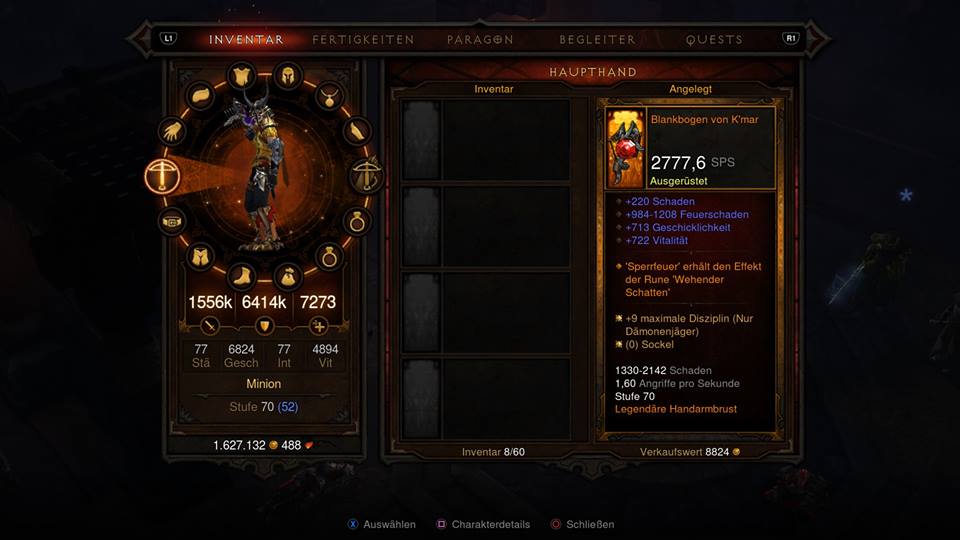The height and width of the screenshot is (540, 960).
Task: Open the belt equipment slot
Action: pos(172,221)
